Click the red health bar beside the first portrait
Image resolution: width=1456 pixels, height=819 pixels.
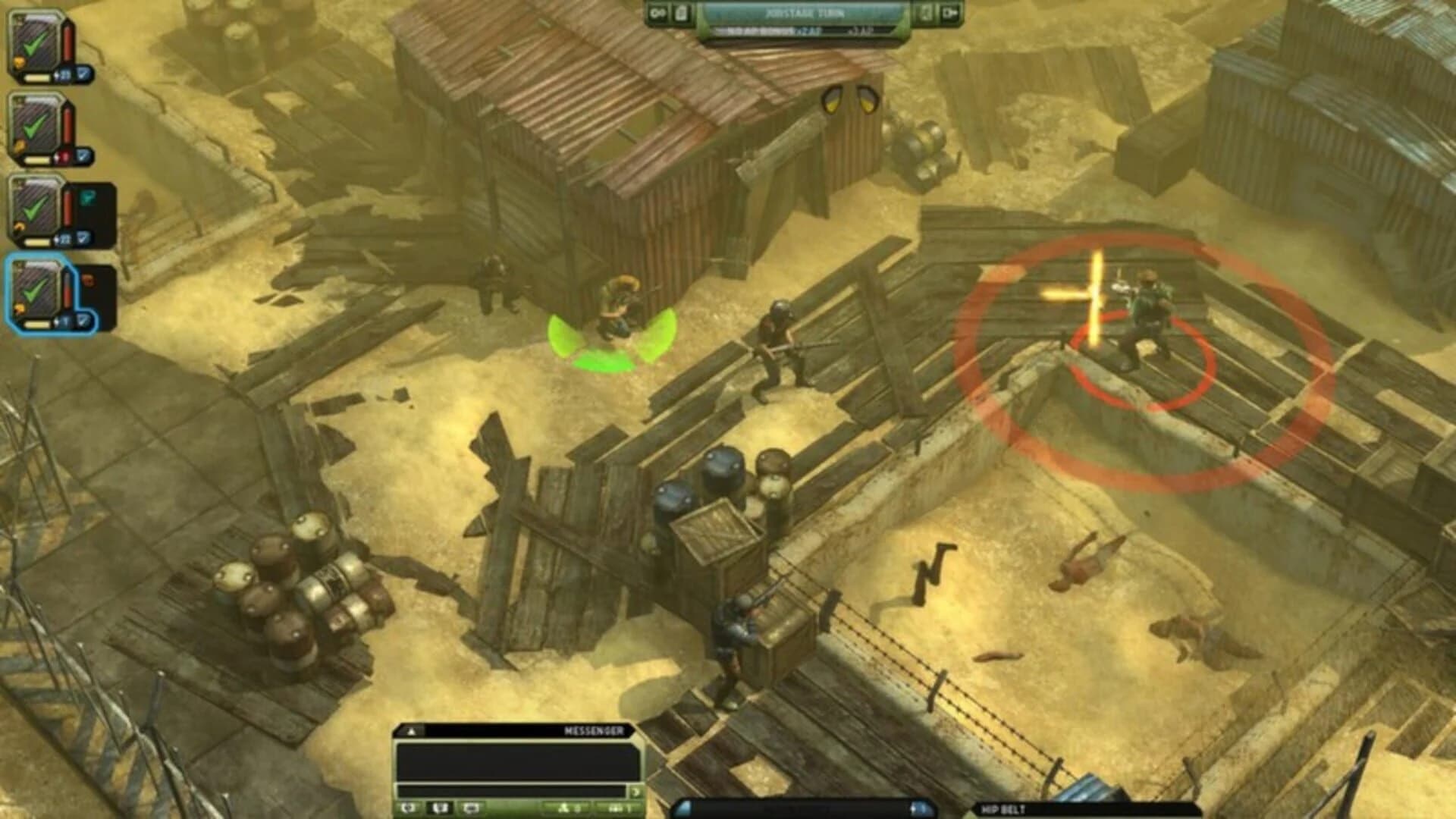pos(67,42)
